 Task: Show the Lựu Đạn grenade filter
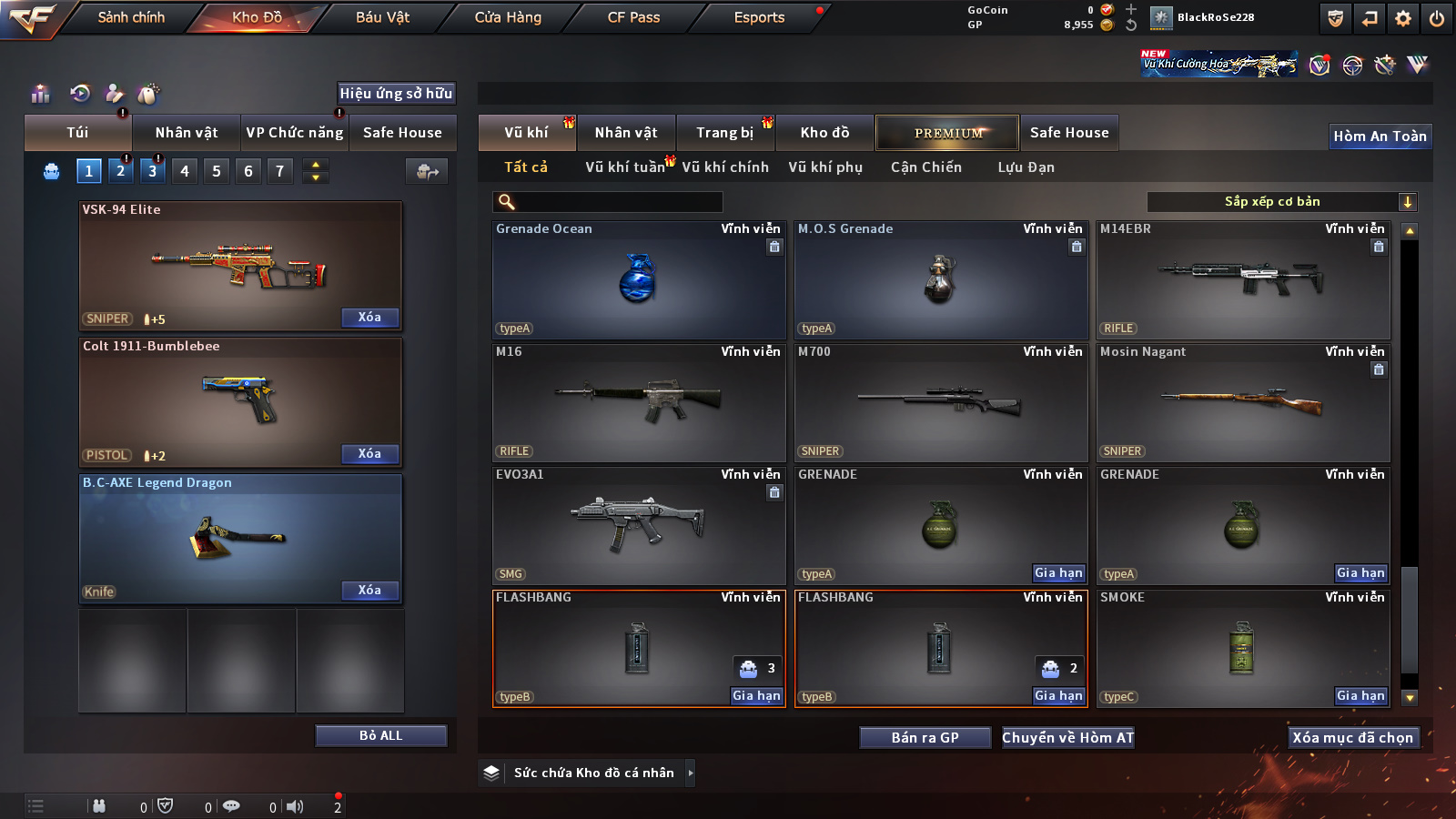click(x=1026, y=167)
